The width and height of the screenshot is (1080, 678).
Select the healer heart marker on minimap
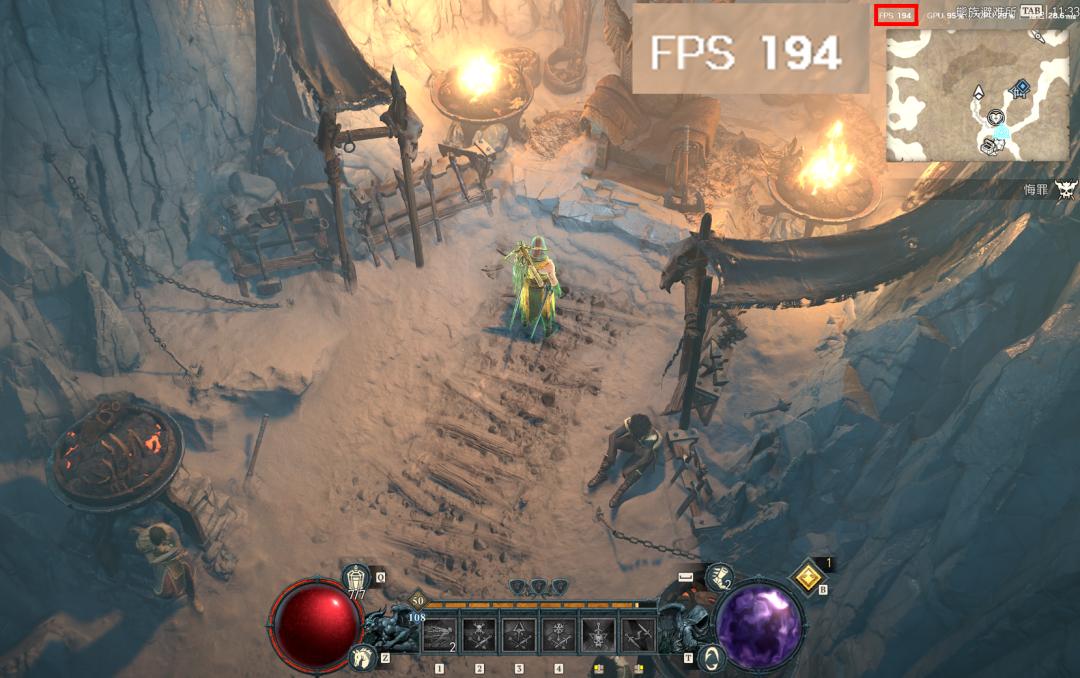point(997,117)
